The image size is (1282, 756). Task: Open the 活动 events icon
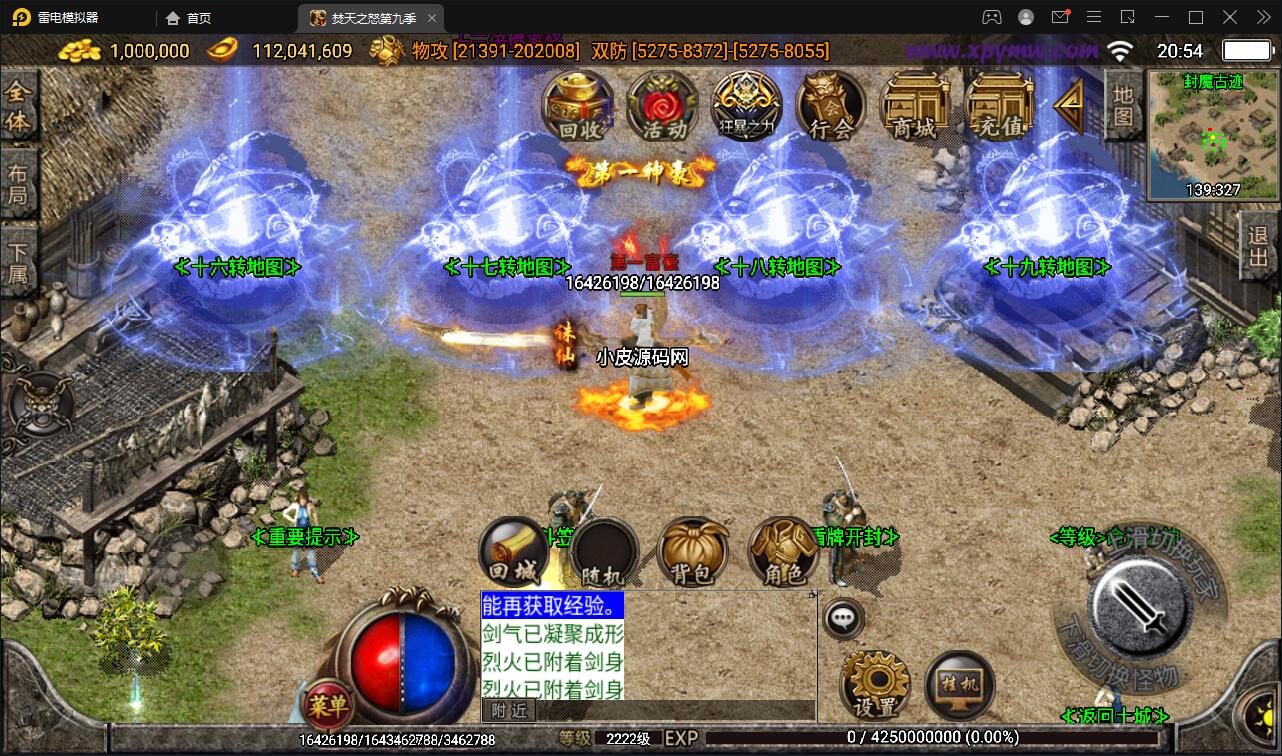662,105
